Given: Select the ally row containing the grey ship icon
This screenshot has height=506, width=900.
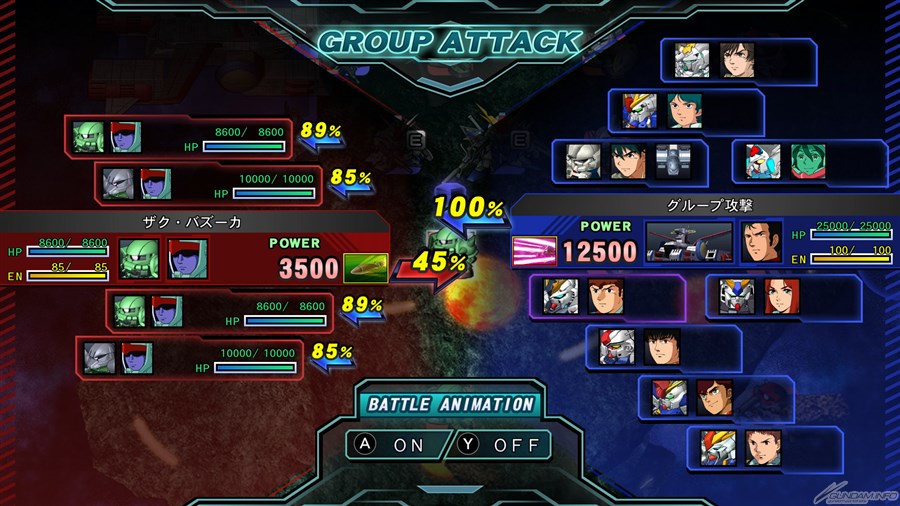Looking at the screenshot, I should coord(630,162).
